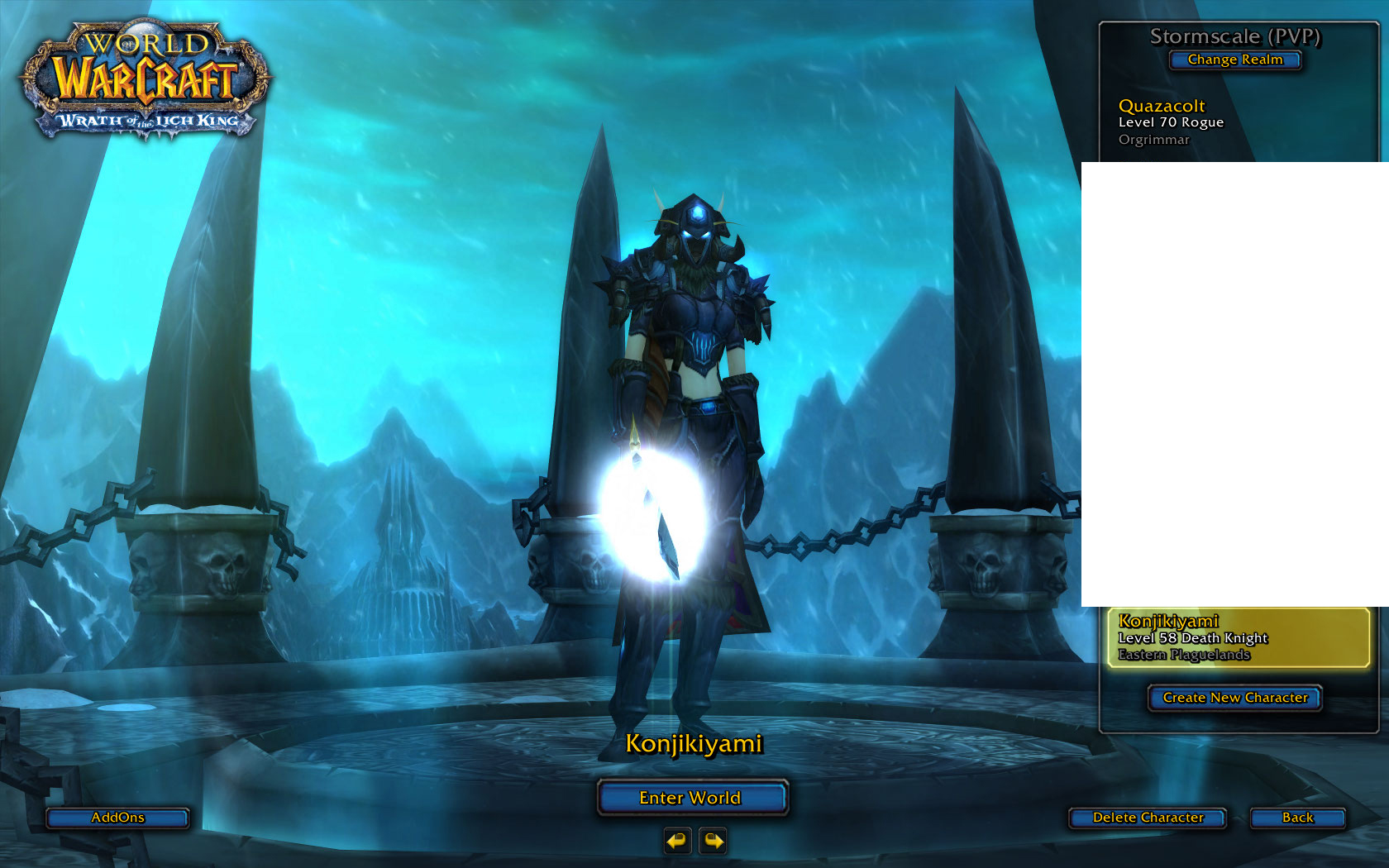Rotate character with the left arrow

click(677, 842)
